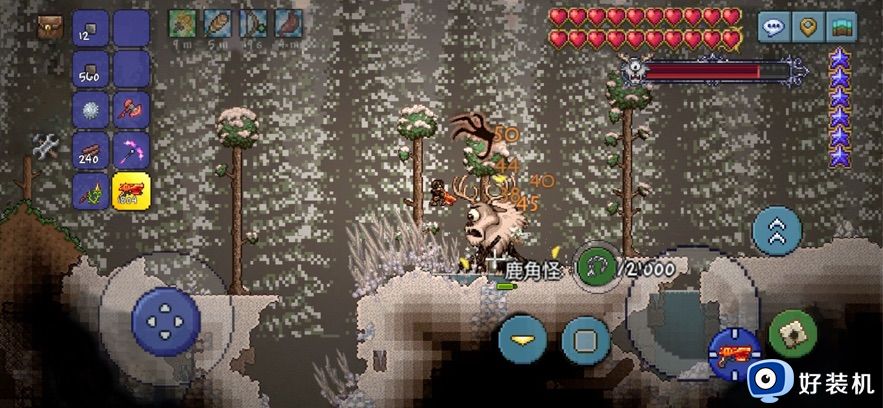883x408 pixels.
Task: Open the inventory bag
Action: pyautogui.click(x=50, y=27)
